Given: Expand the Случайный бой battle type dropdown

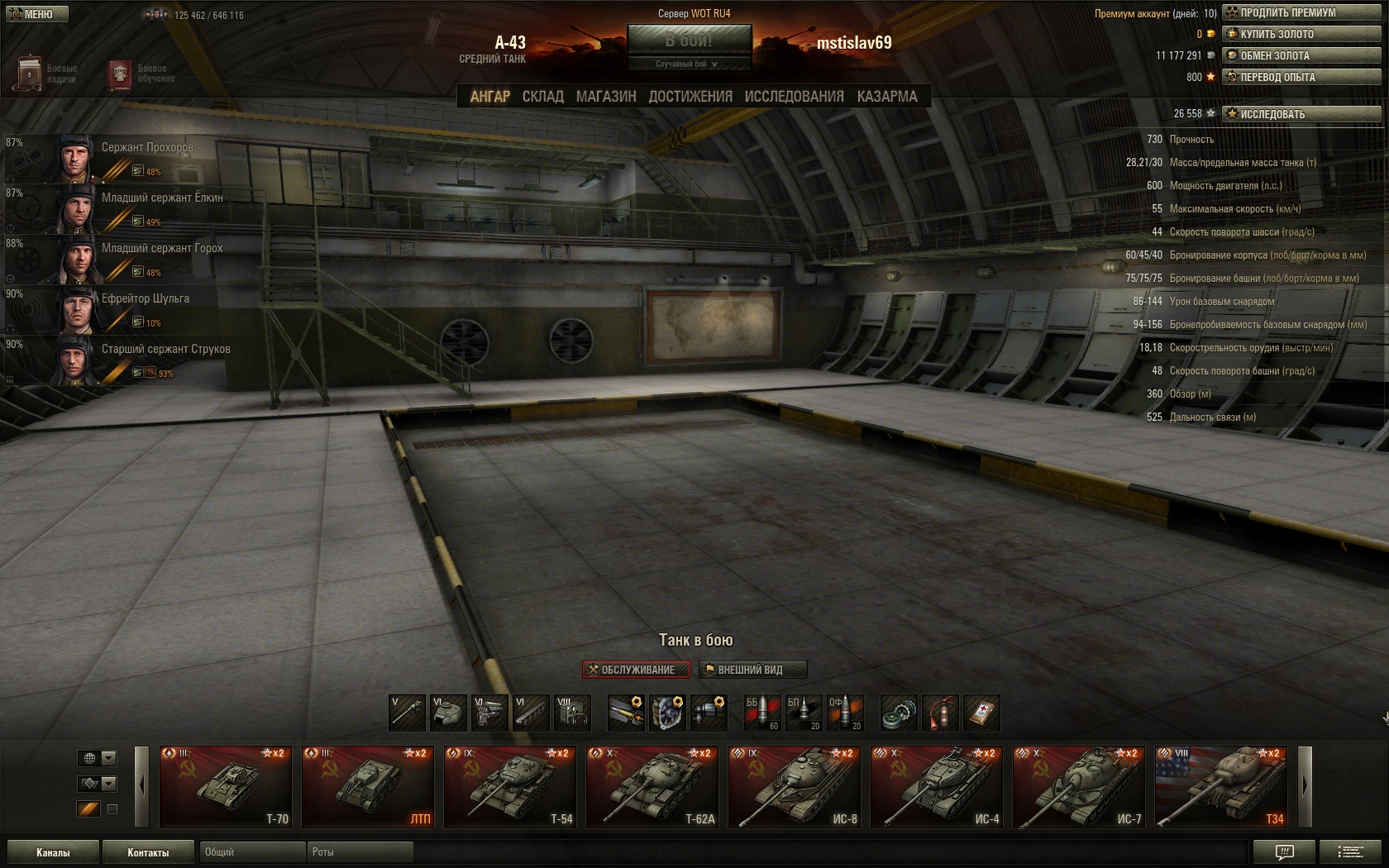Looking at the screenshot, I should tap(689, 64).
